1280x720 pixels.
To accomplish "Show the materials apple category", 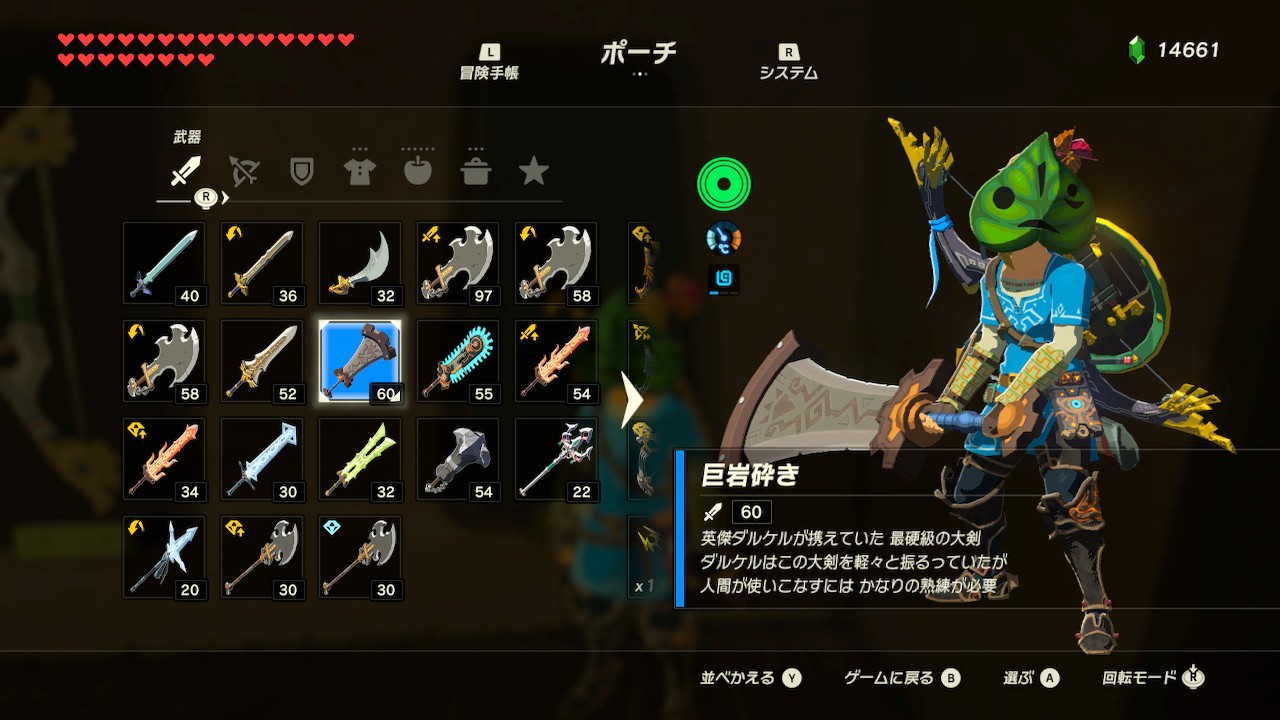I will click(x=417, y=172).
